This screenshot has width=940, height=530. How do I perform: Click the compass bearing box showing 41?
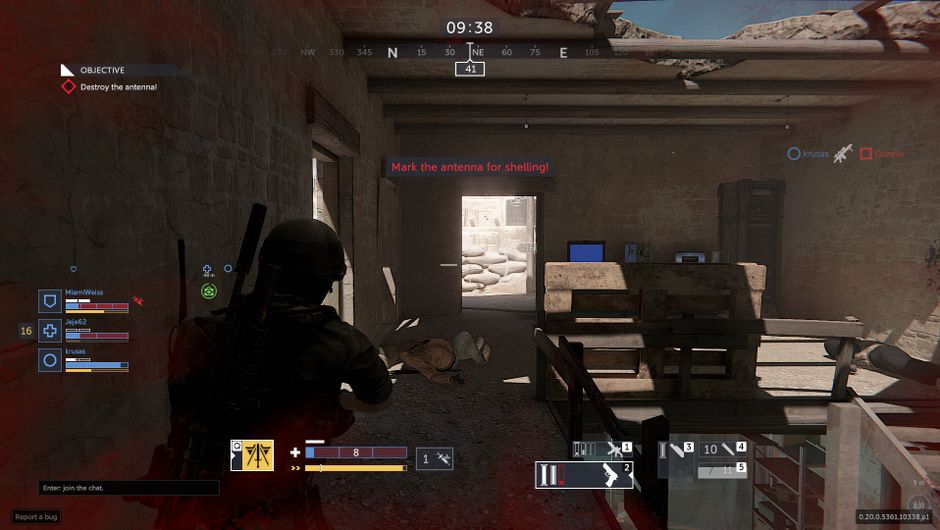[470, 69]
